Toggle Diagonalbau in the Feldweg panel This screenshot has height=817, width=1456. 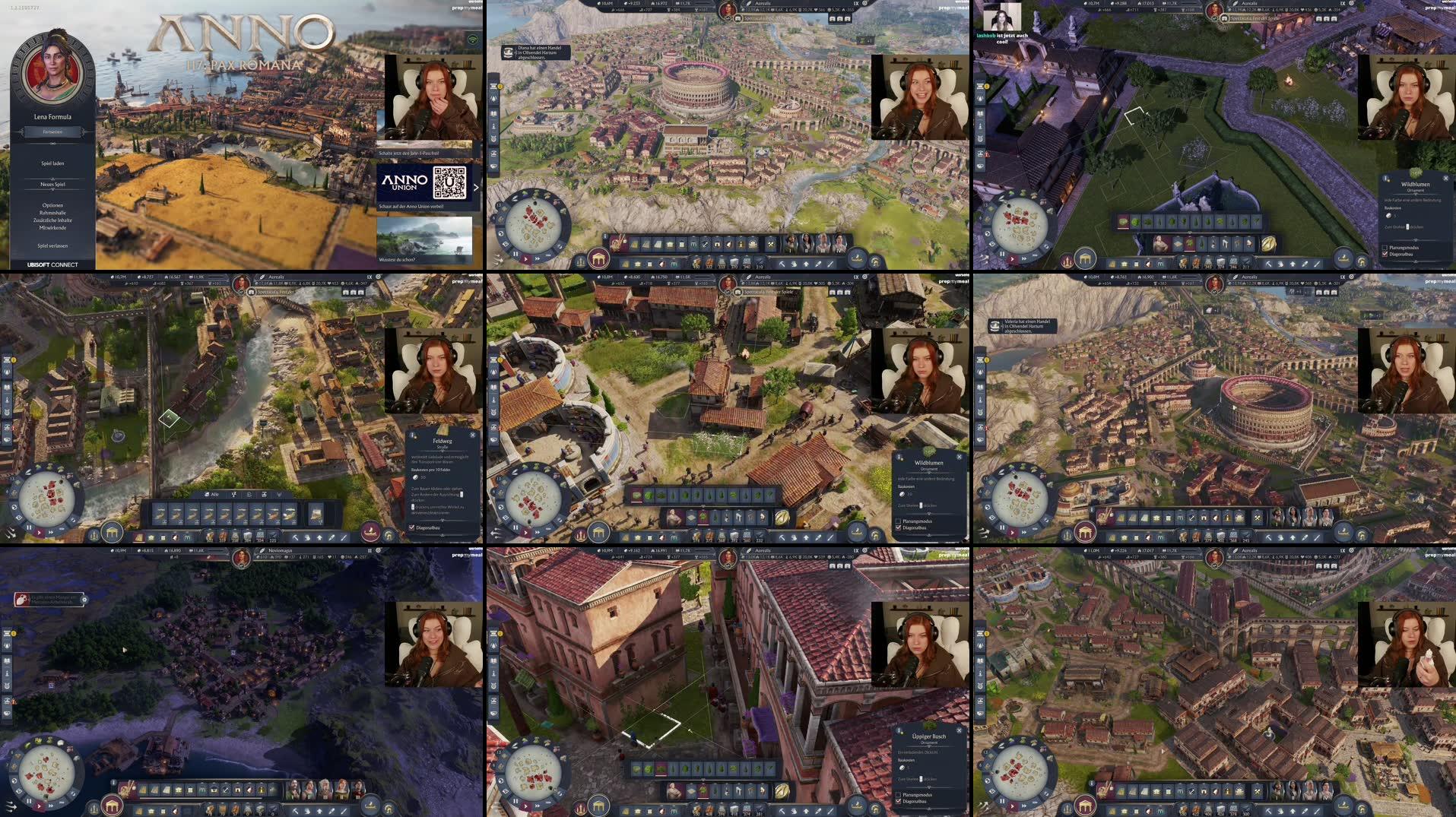[412, 527]
